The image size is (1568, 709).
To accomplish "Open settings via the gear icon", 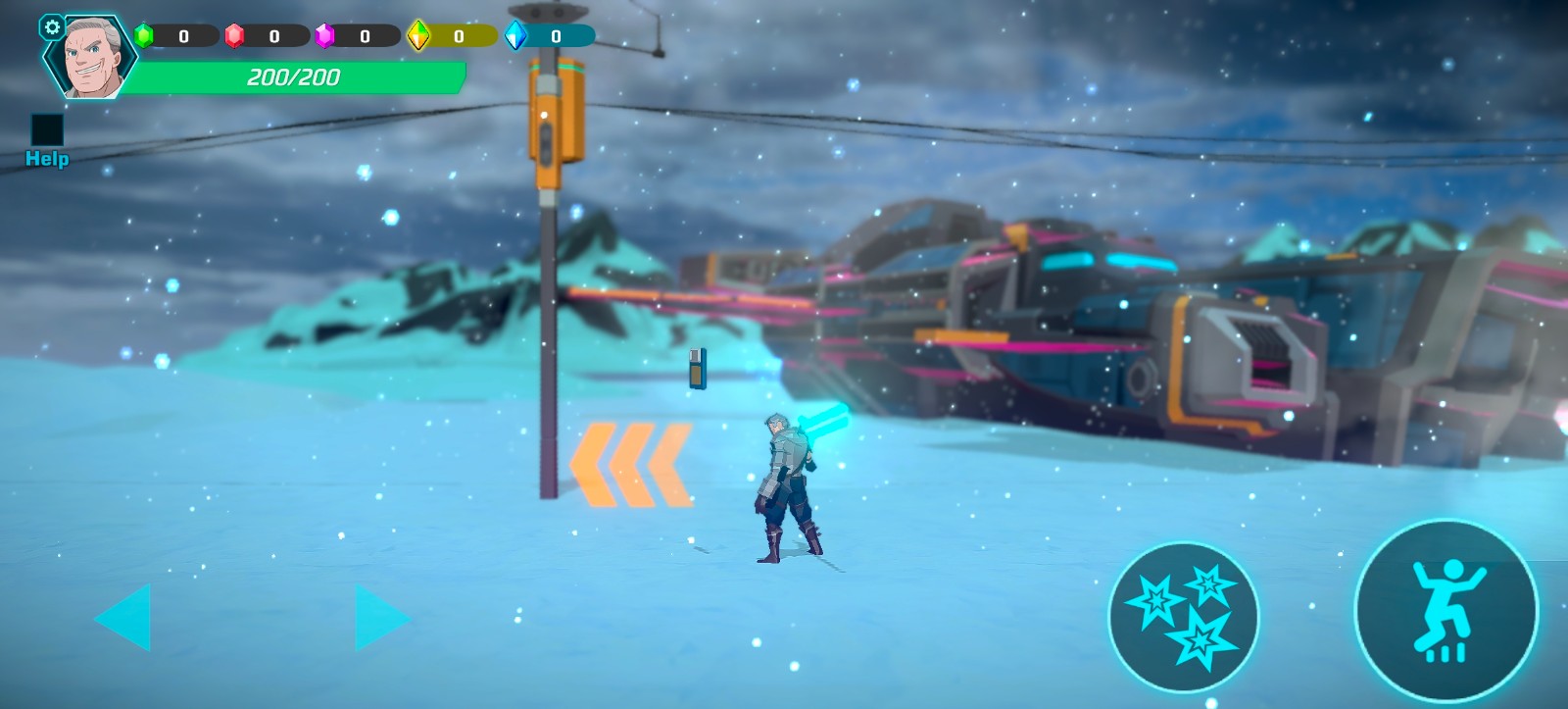I will point(52,27).
